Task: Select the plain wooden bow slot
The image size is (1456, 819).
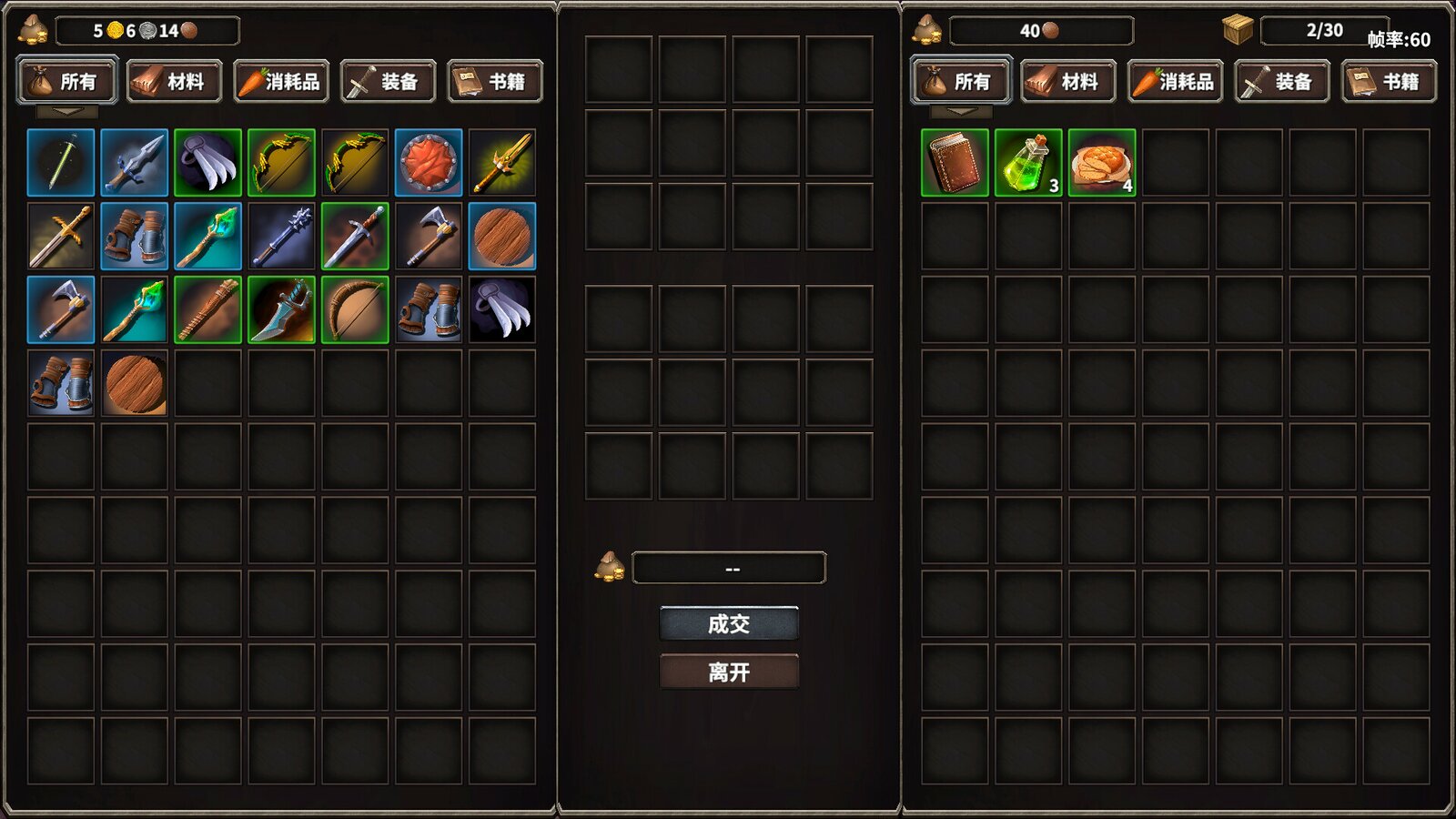Action: pyautogui.click(x=355, y=310)
